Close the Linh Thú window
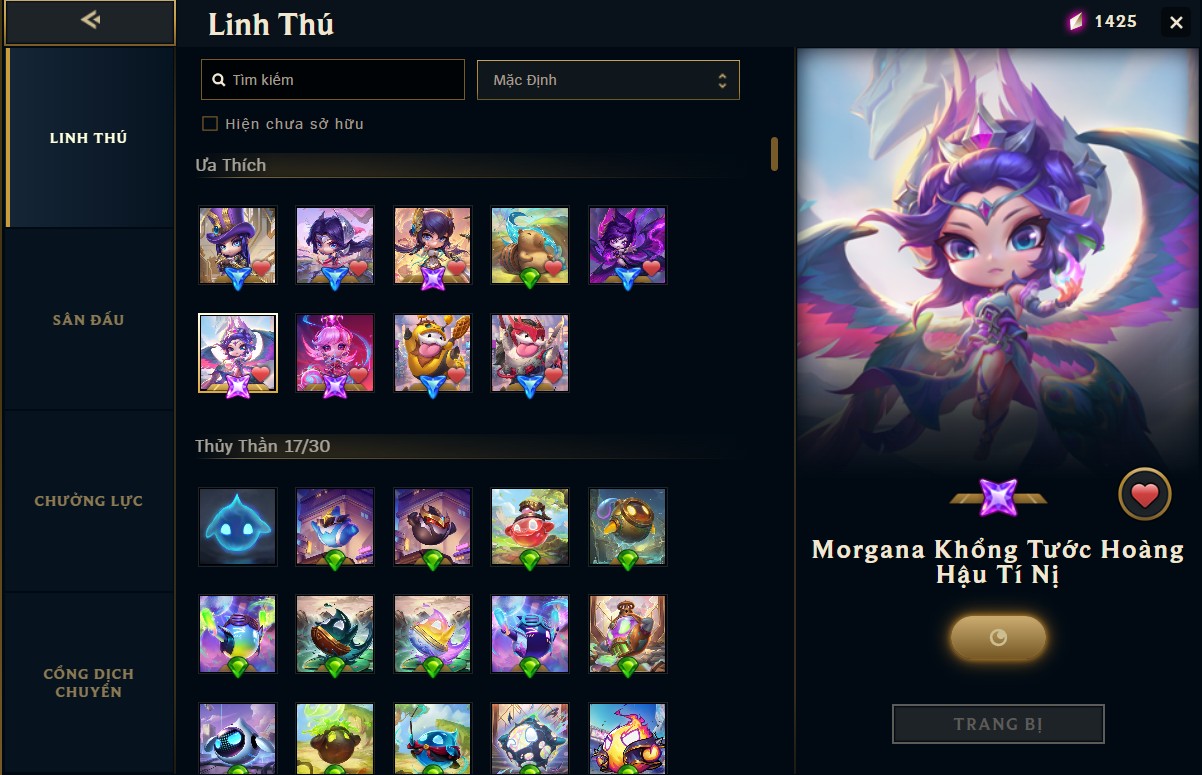 tap(1176, 22)
